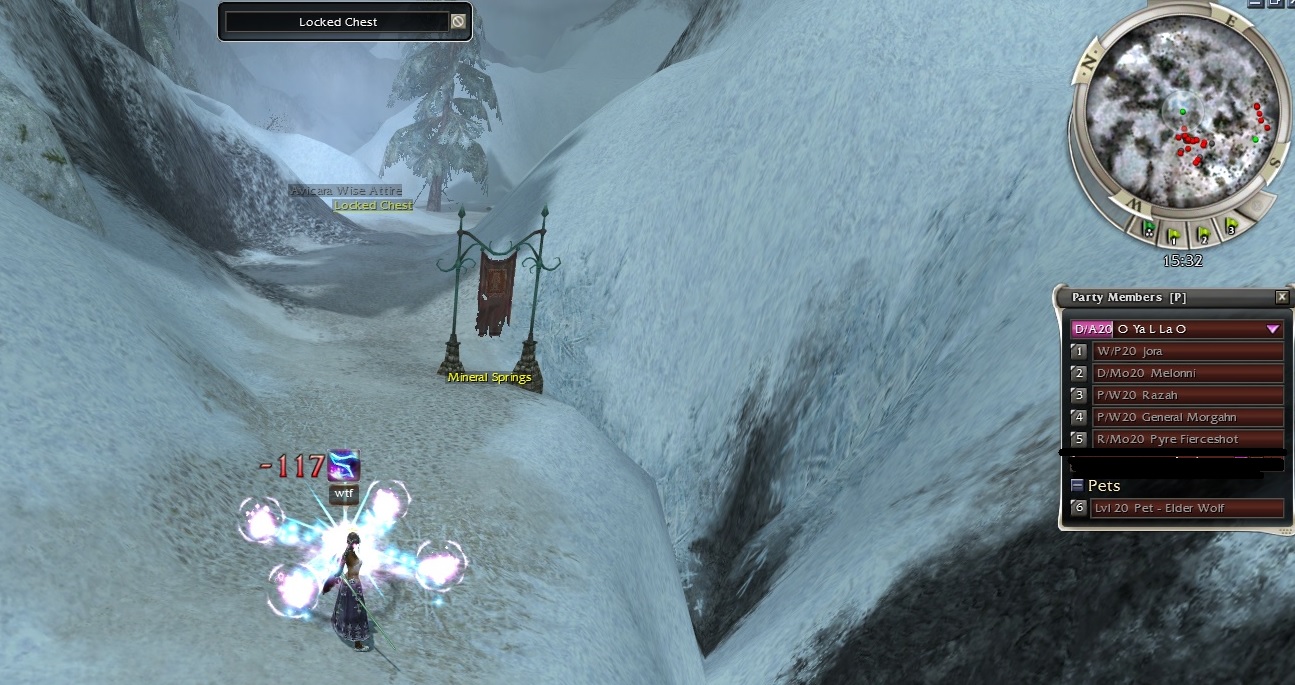Viewport: 1295px width, 685px height.
Task: Open hero panel button 5 beside Pyre Fierceshot
Action: pos(1079,439)
